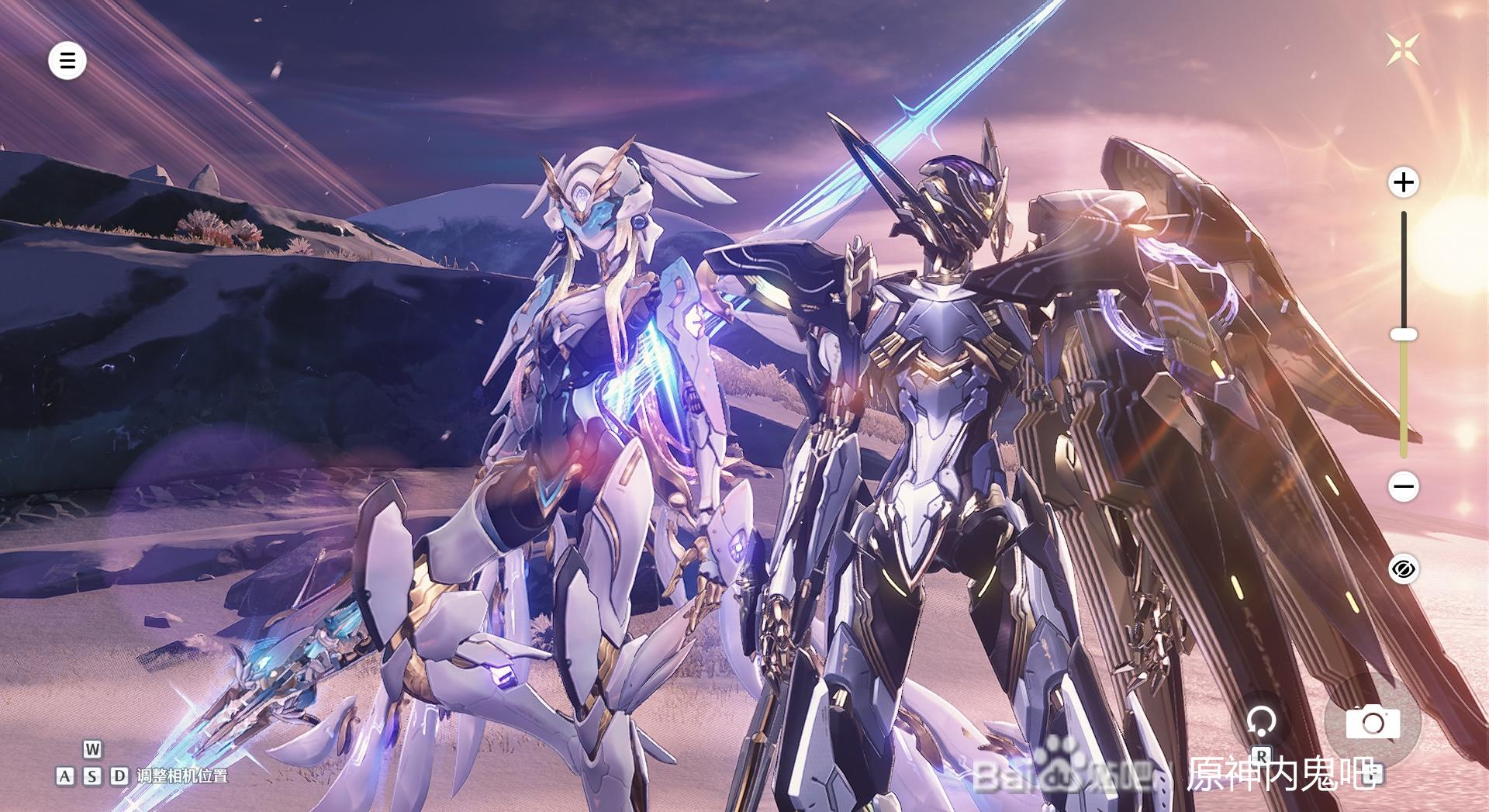Click the four-pointed star icon

point(1403,50)
